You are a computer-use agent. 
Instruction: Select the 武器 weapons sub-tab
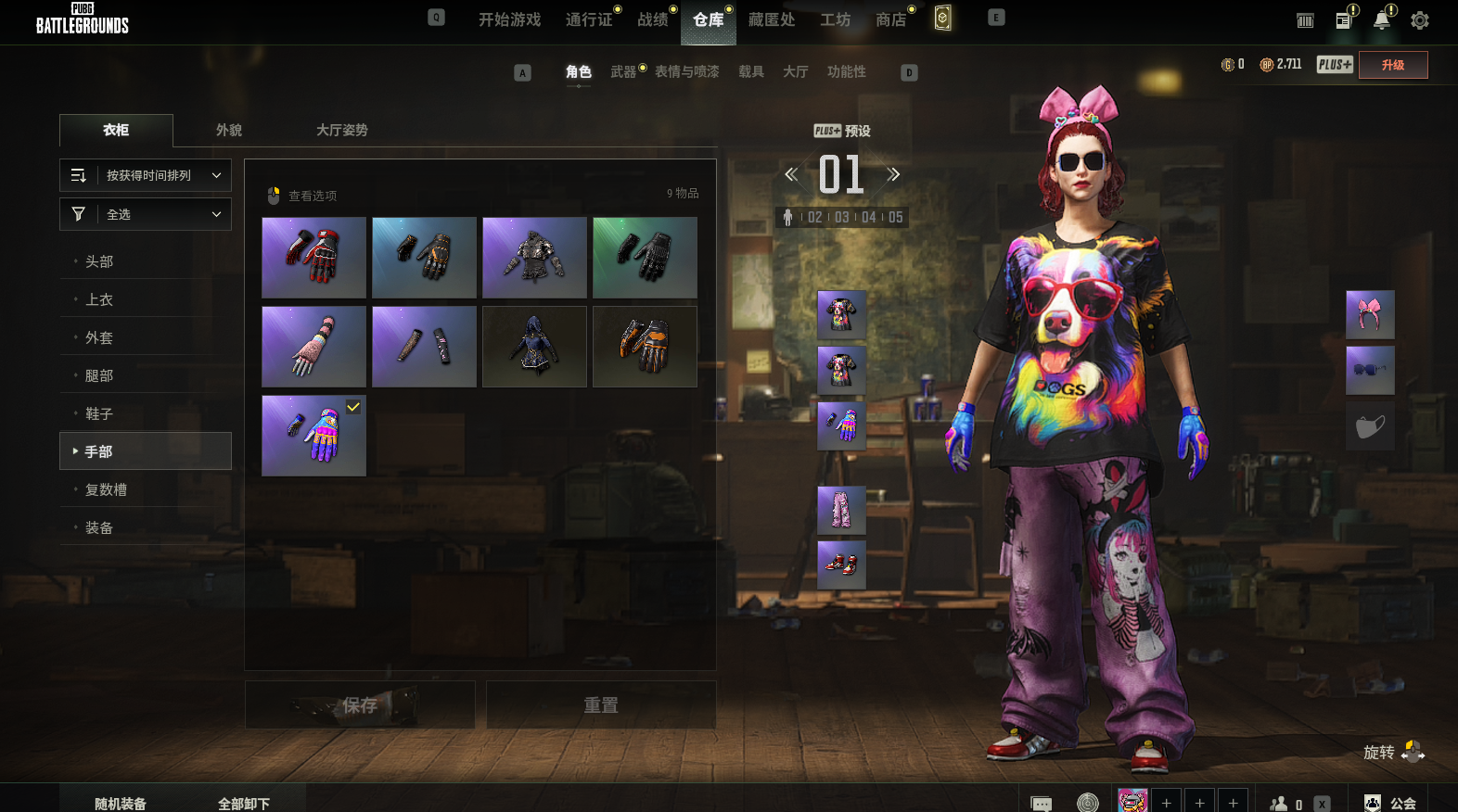(623, 71)
